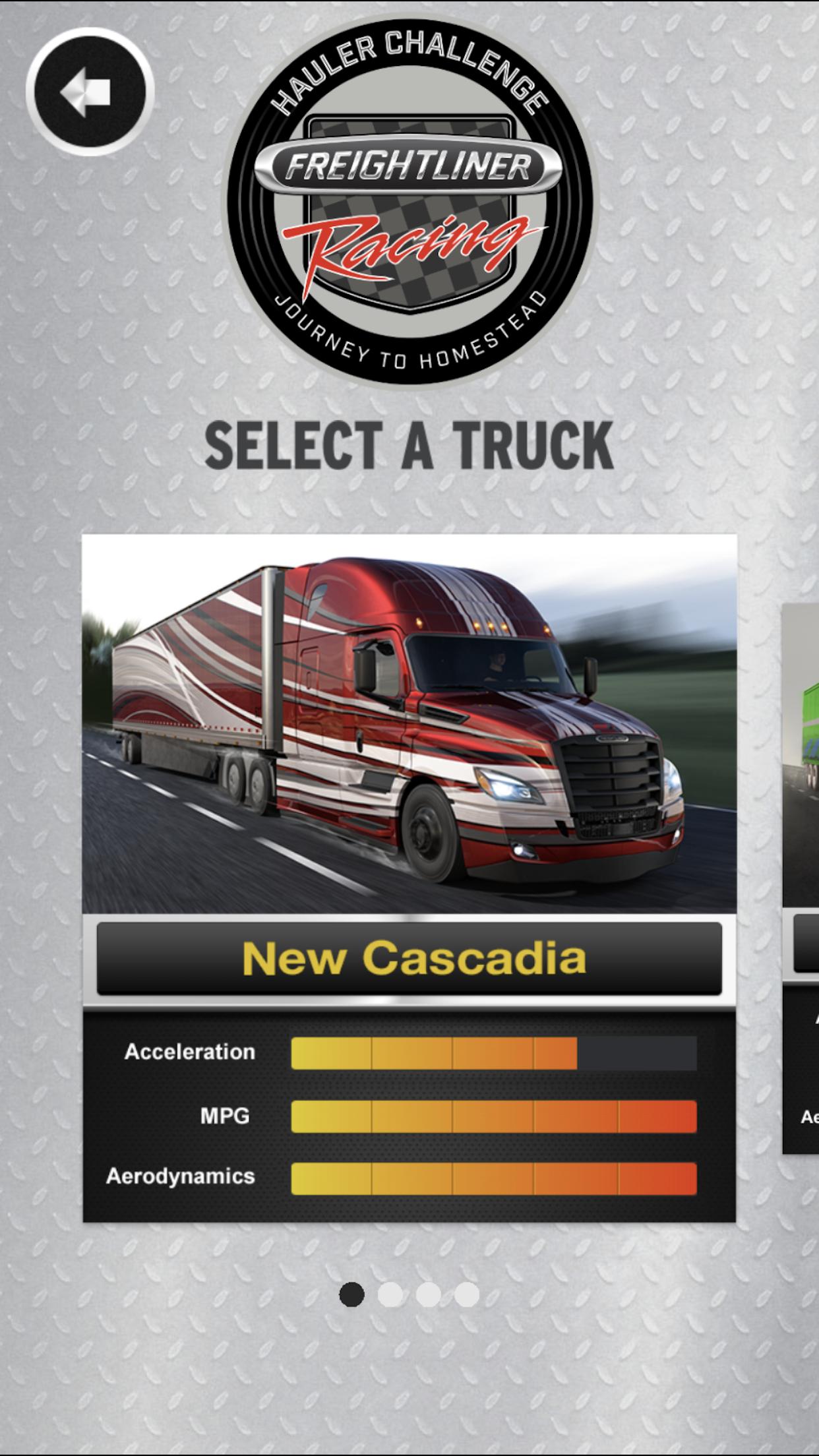Switch to the second carousel page dot
Viewport: 819px width, 1456px height.
click(390, 1294)
